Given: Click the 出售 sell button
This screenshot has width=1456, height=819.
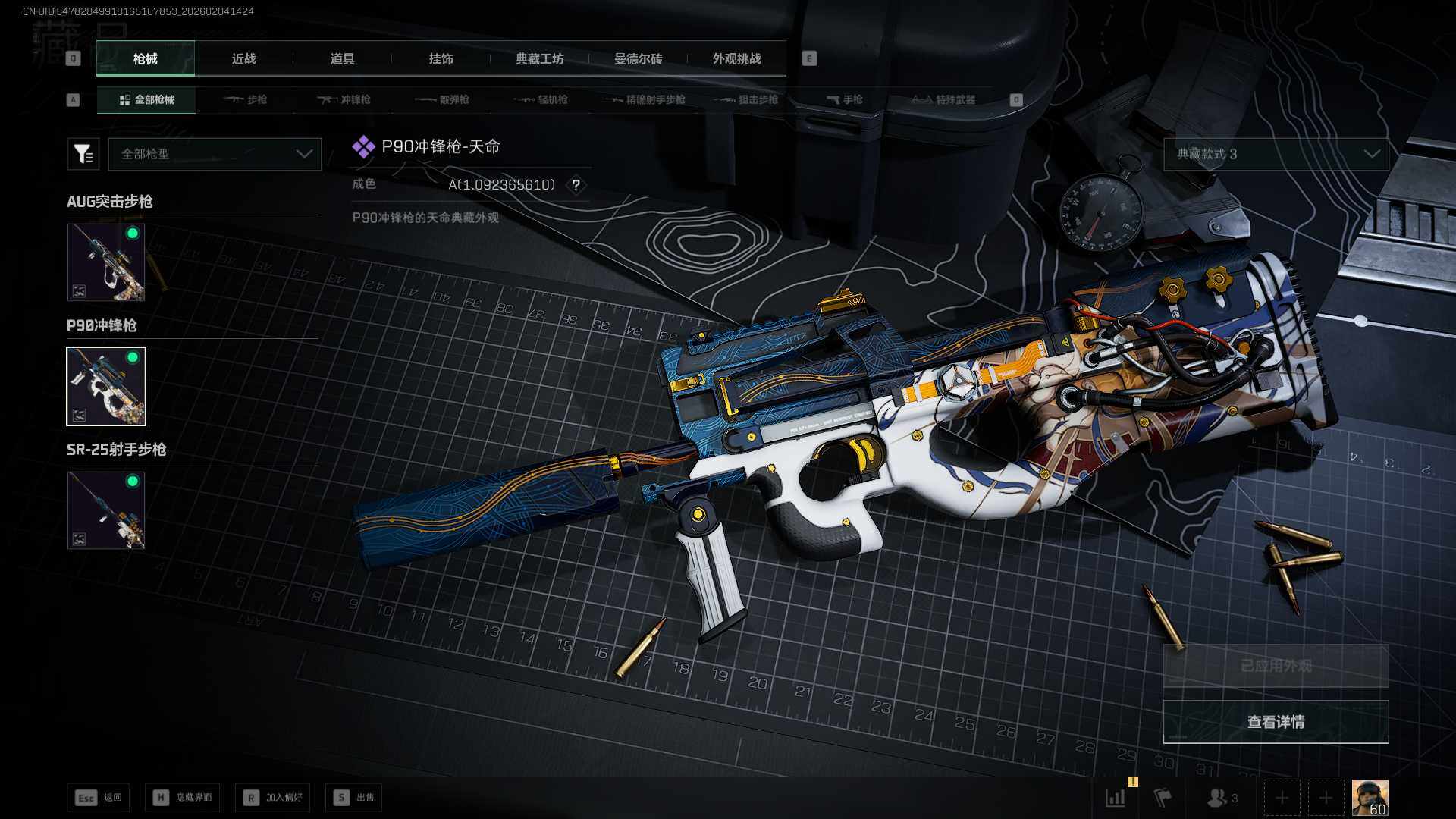Looking at the screenshot, I should tap(354, 798).
